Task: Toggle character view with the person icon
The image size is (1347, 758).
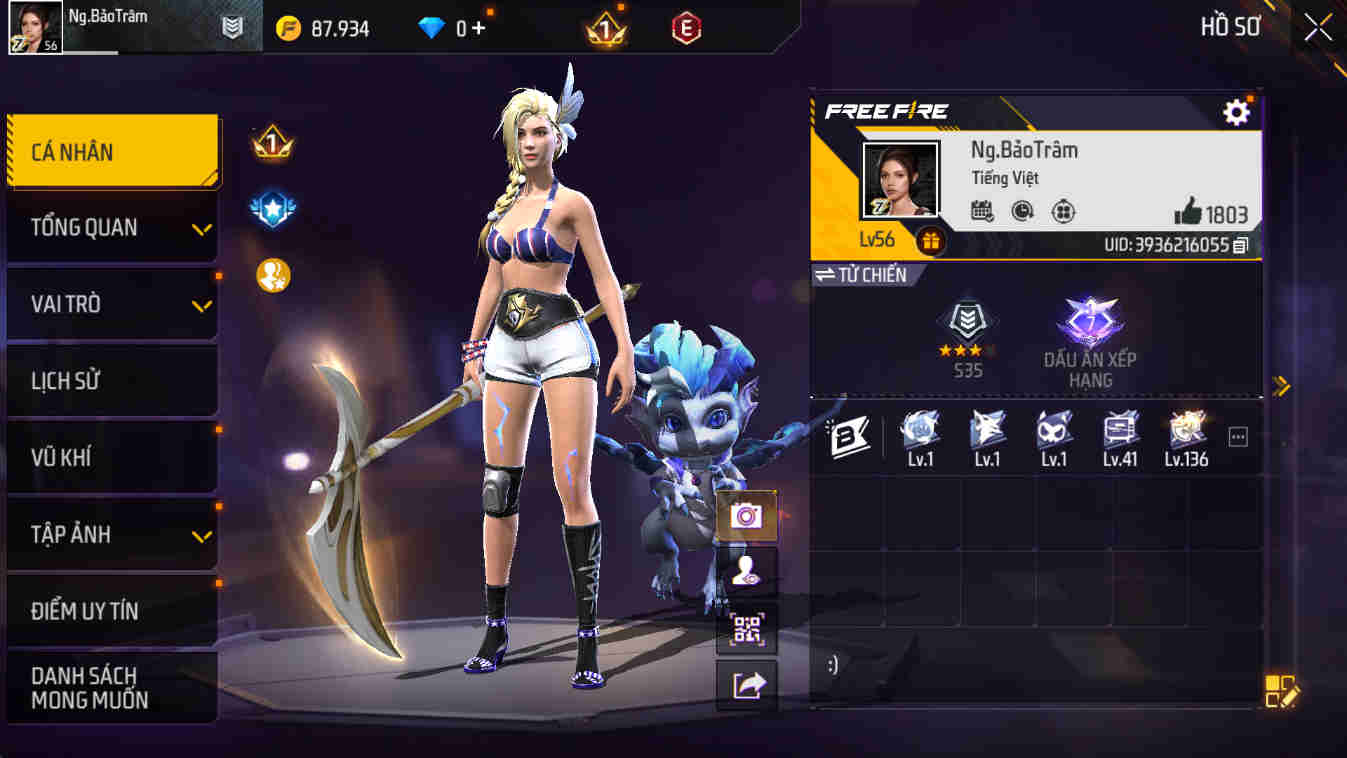Action: click(x=746, y=574)
